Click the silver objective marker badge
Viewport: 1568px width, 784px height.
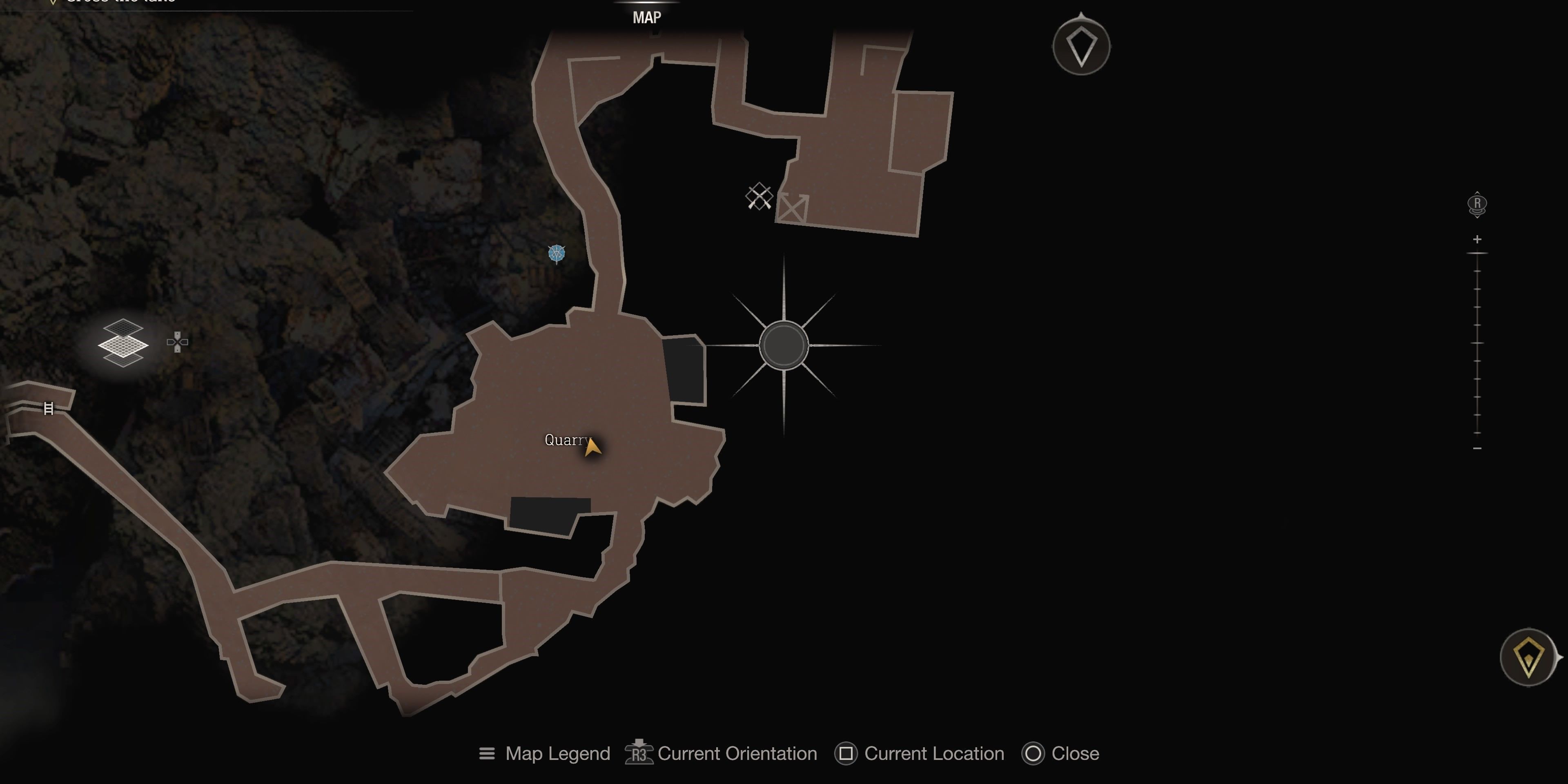(1081, 46)
